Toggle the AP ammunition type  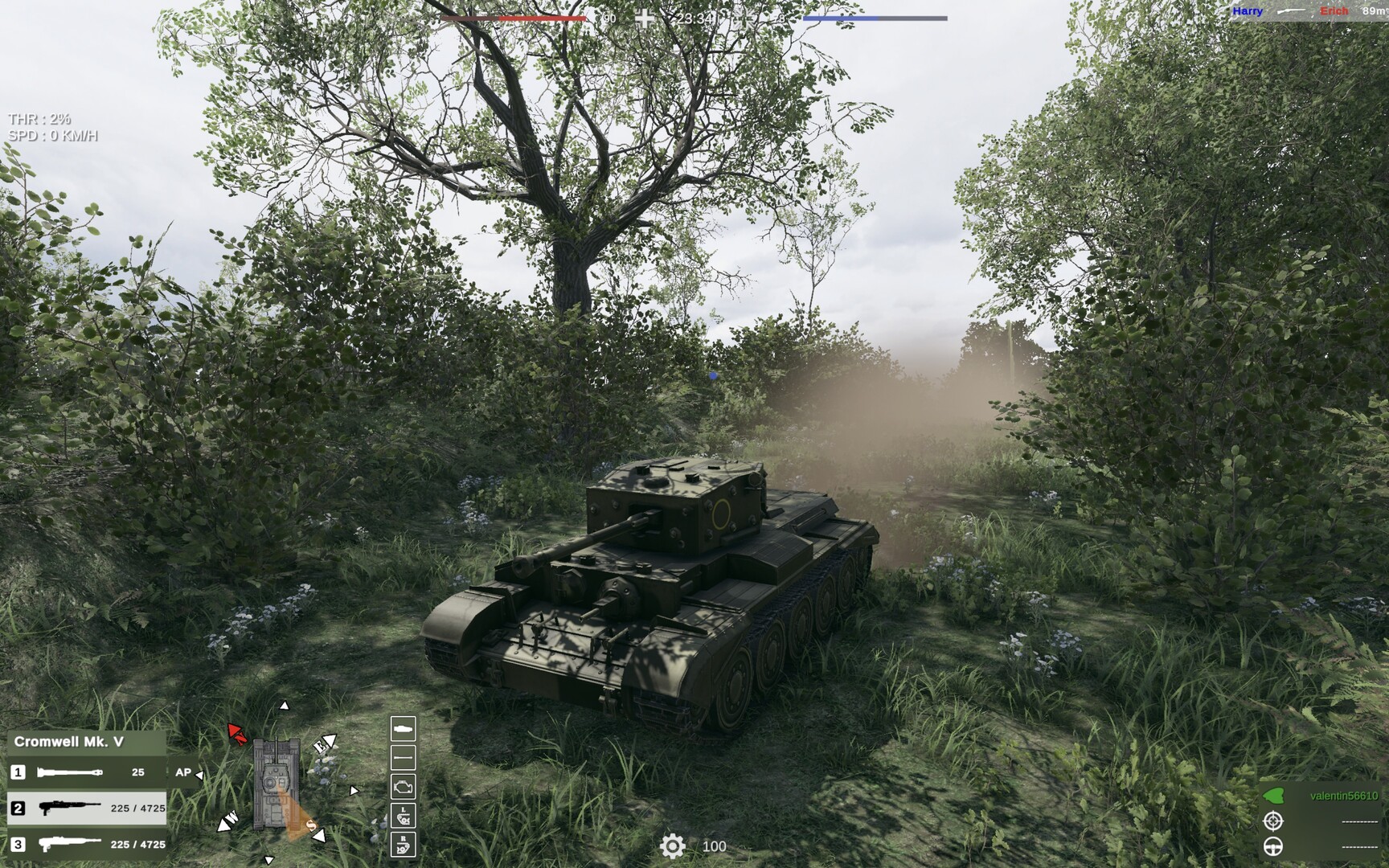point(182,772)
